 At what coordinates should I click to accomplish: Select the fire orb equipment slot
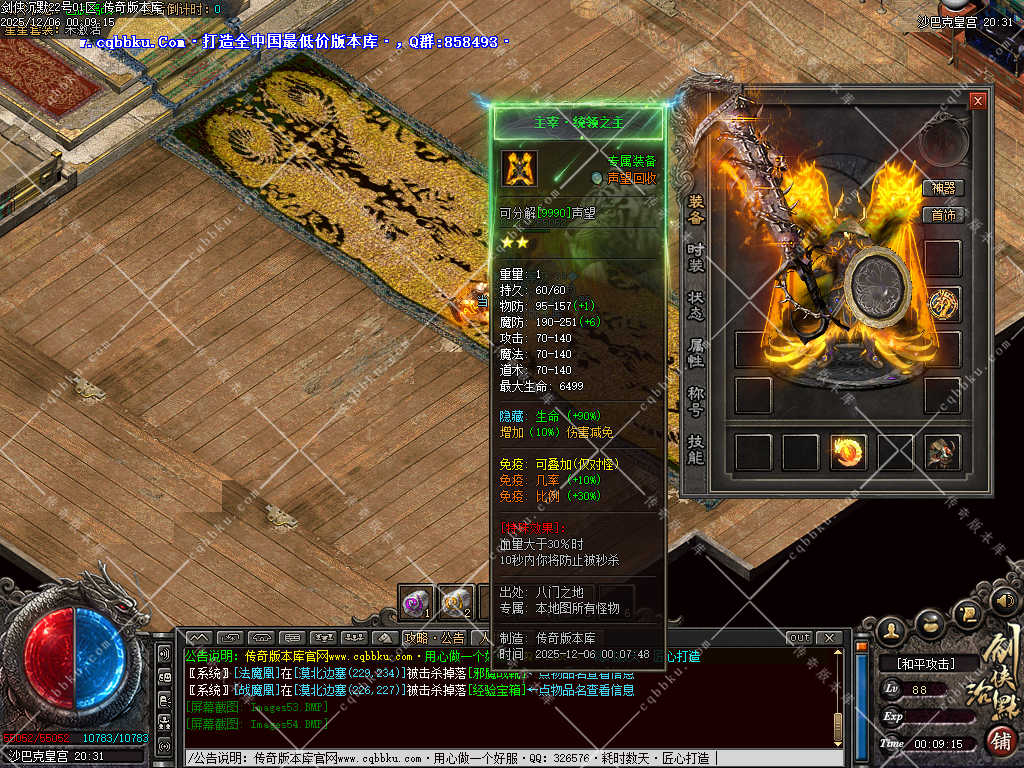tap(848, 452)
